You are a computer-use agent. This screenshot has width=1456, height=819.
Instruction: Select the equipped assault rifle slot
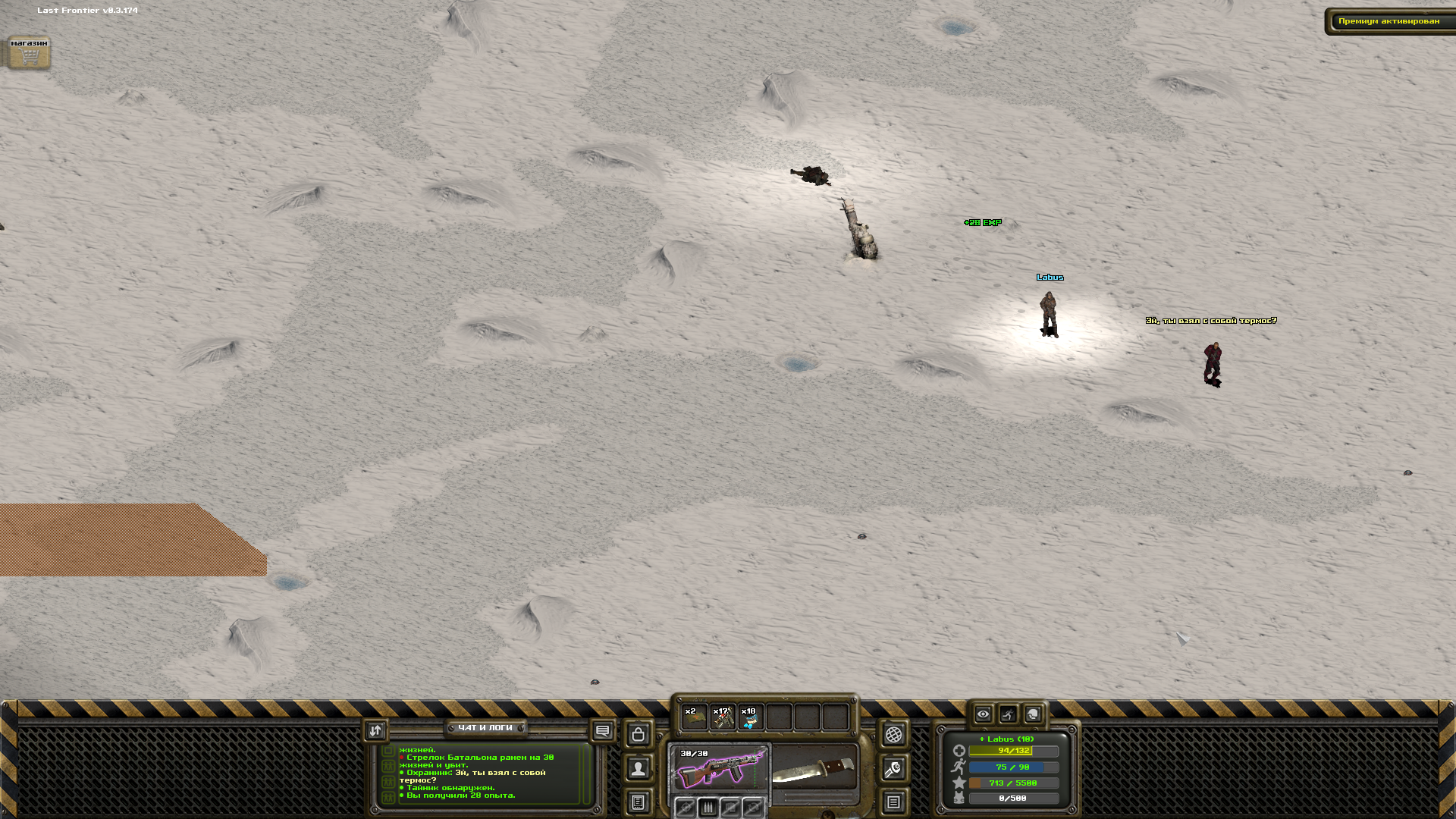pos(720,769)
